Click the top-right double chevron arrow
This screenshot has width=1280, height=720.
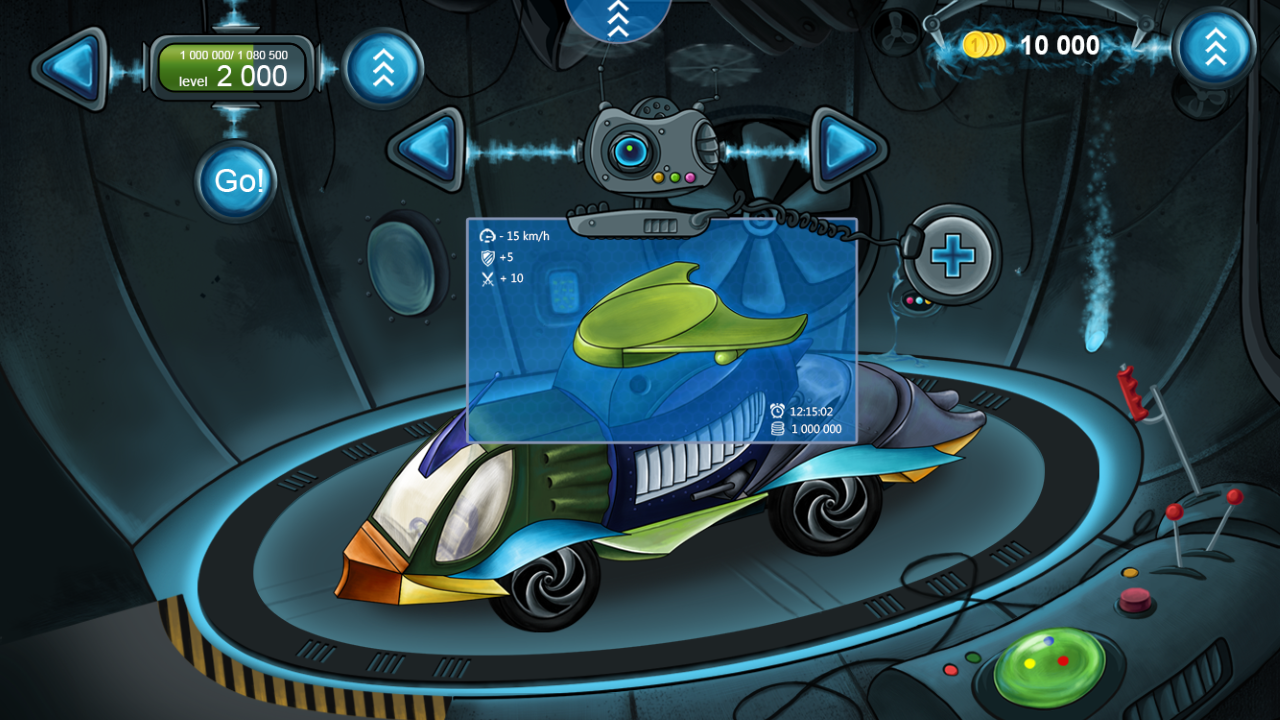pos(1215,46)
